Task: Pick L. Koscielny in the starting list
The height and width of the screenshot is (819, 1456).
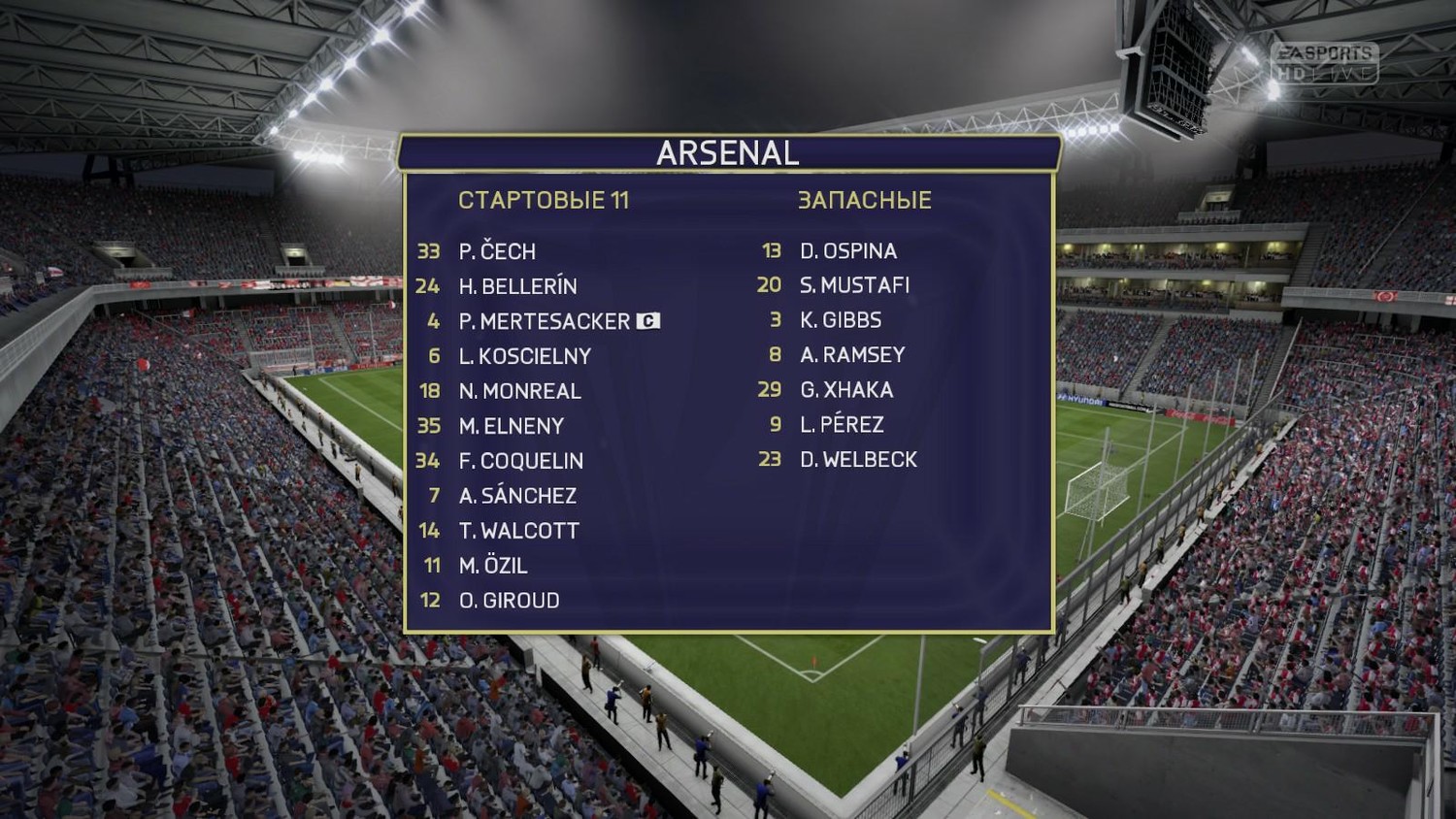Action: 524,356
